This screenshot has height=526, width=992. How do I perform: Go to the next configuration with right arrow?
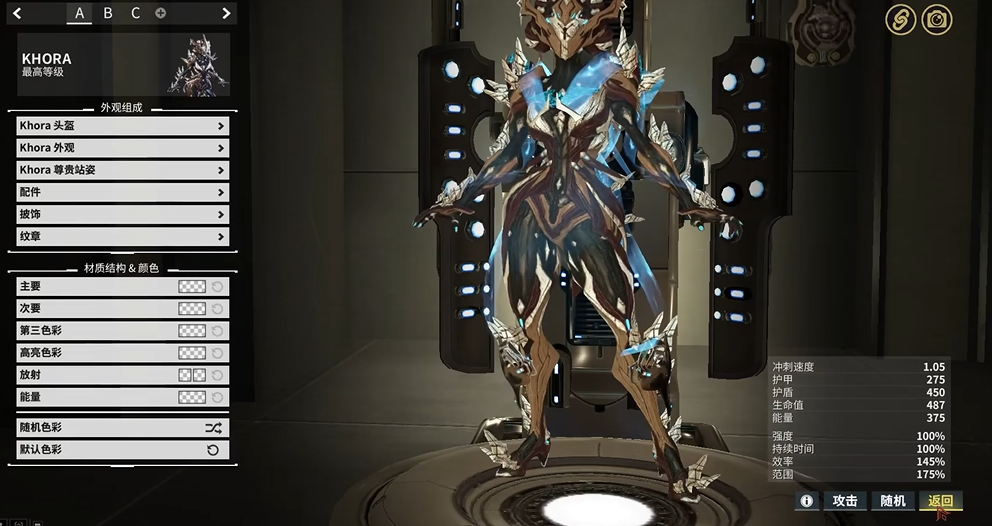coord(226,13)
